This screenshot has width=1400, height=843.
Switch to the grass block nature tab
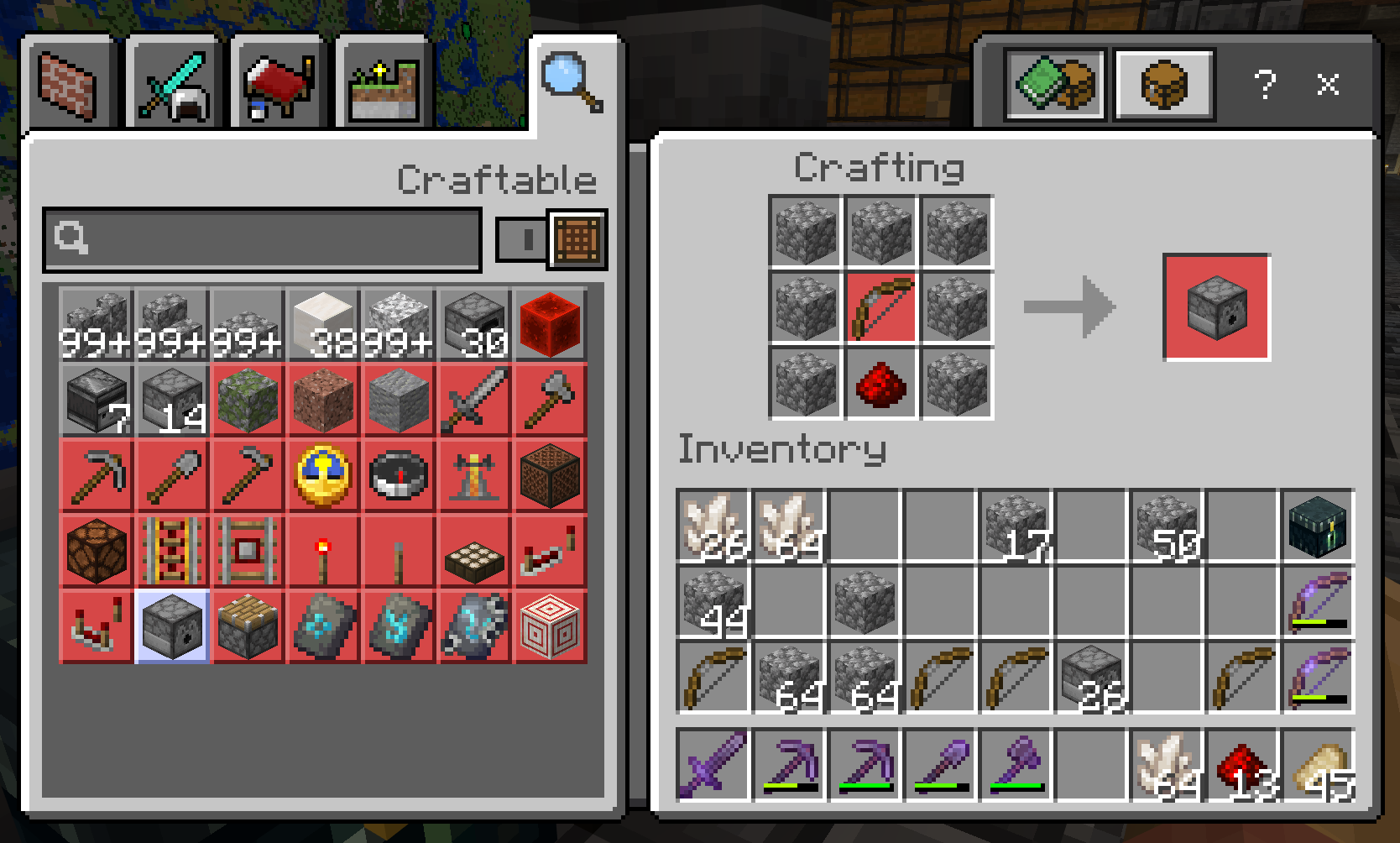[x=384, y=86]
